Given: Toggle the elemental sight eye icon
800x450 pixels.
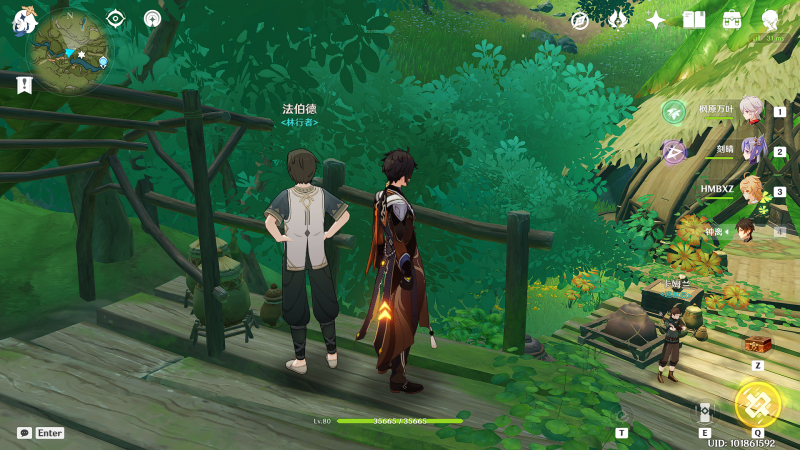Looking at the screenshot, I should click(115, 18).
